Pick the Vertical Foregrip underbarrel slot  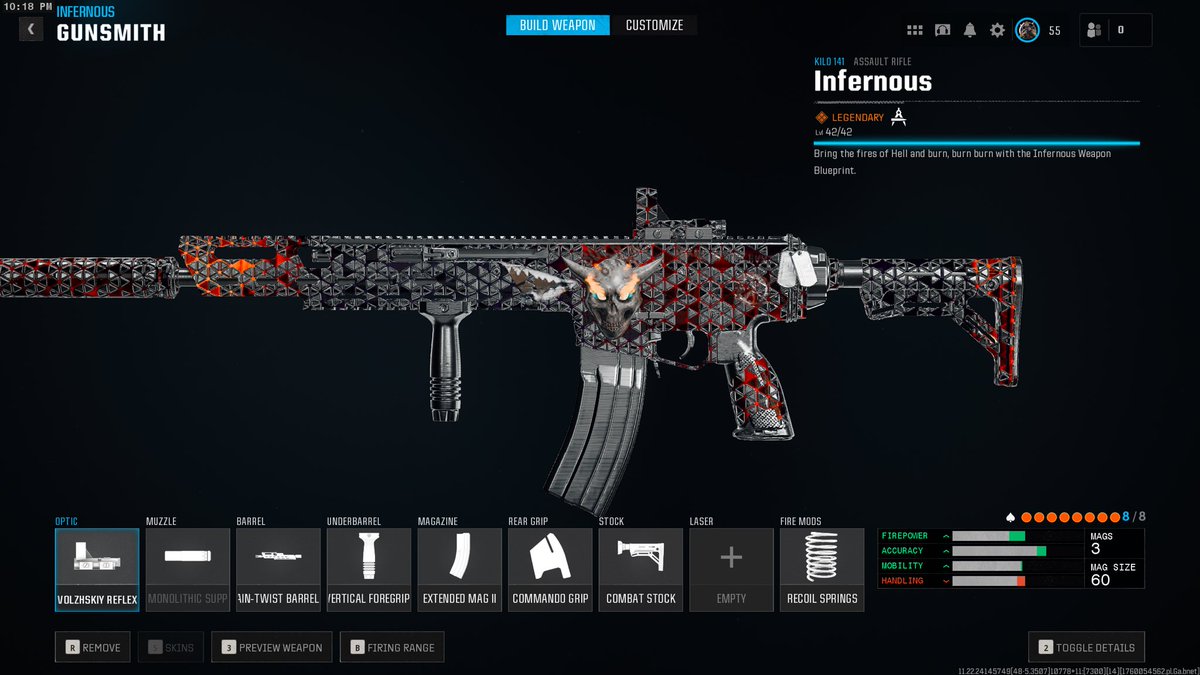pyautogui.click(x=369, y=569)
